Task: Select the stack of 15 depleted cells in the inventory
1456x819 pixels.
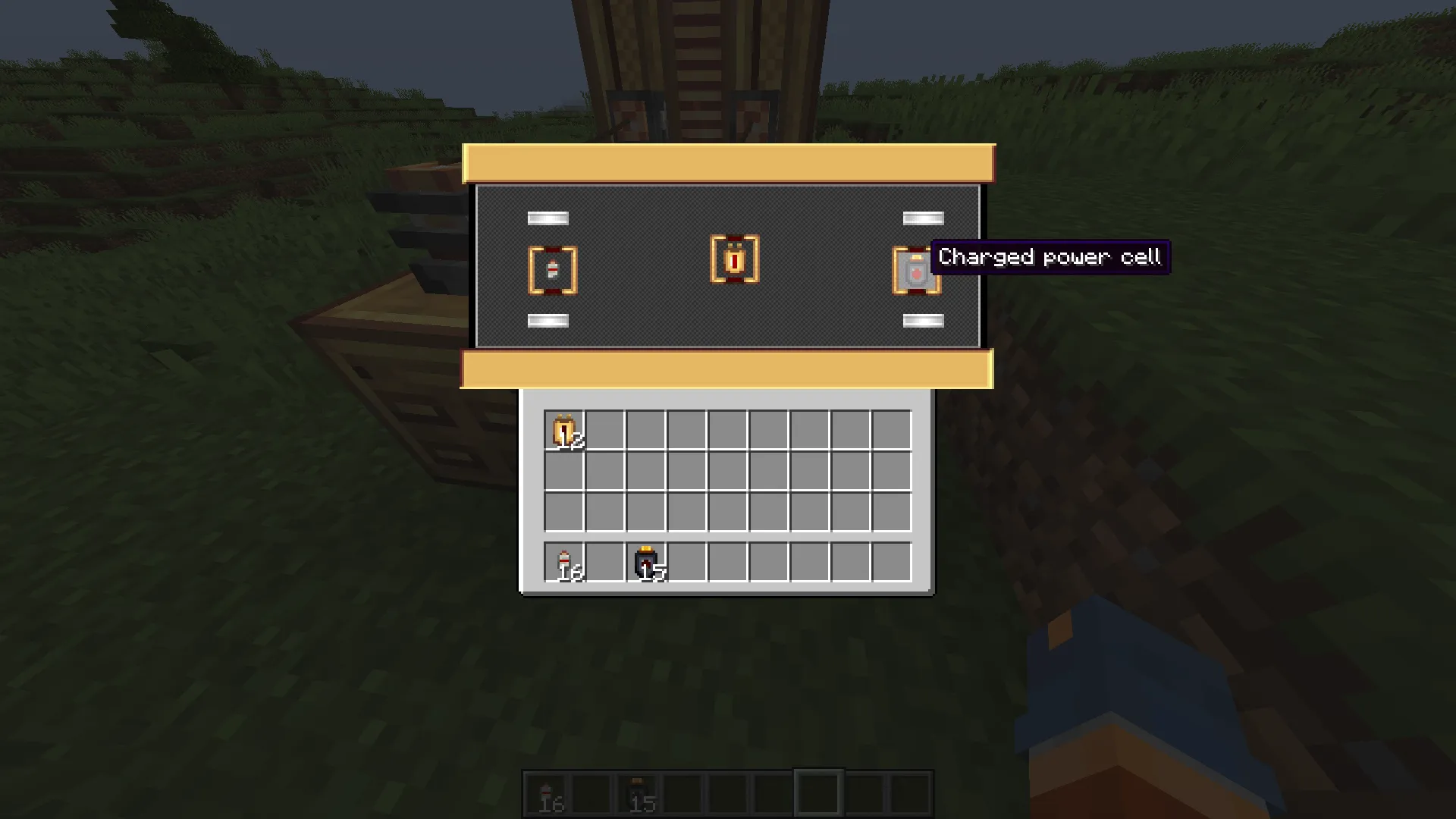Action: tap(646, 563)
